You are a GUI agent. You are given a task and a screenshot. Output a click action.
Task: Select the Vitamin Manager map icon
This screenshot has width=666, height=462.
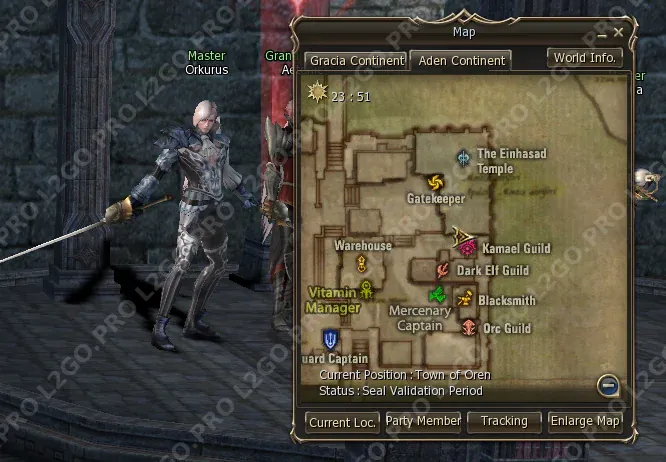point(367,290)
